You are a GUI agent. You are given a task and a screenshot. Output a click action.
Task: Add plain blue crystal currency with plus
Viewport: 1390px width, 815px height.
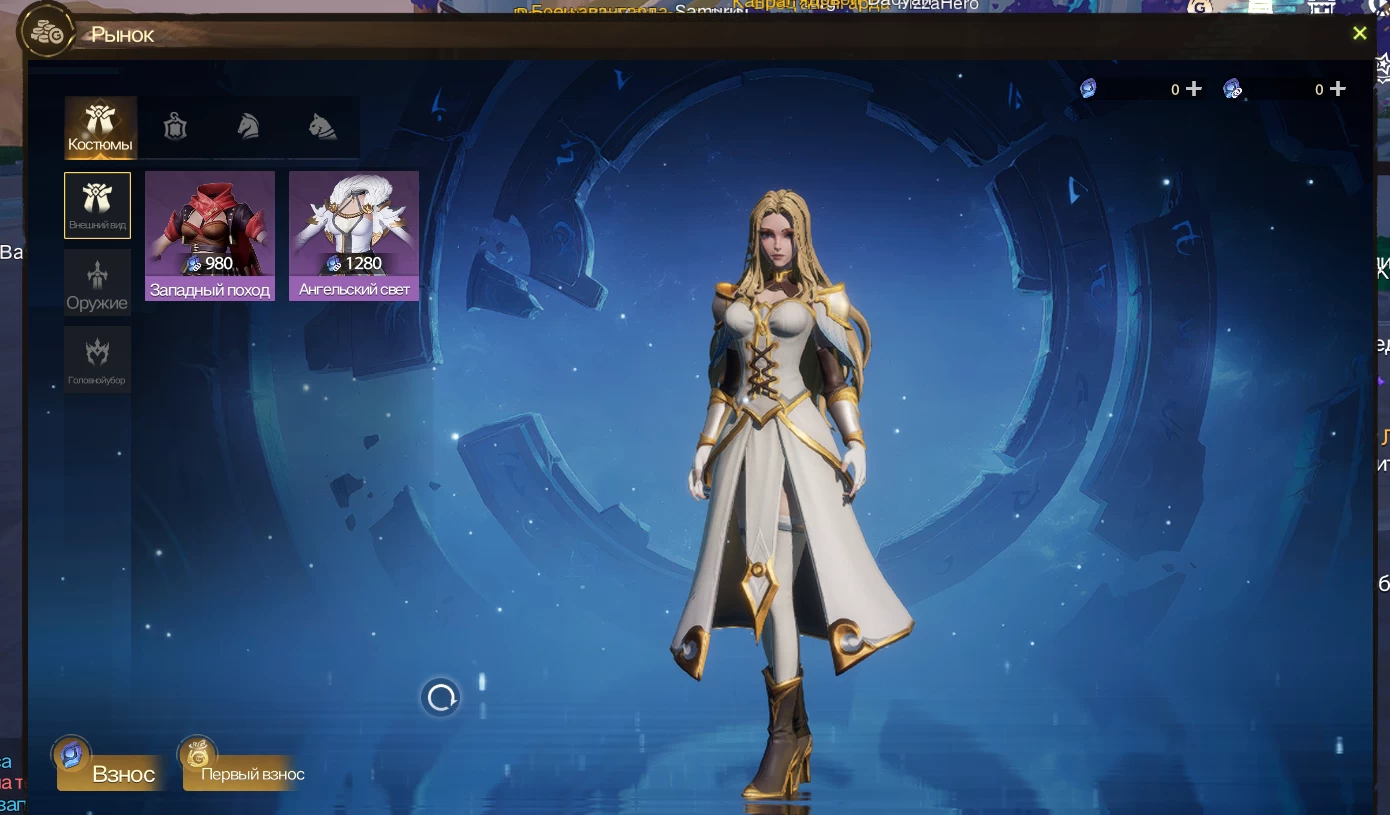1194,89
